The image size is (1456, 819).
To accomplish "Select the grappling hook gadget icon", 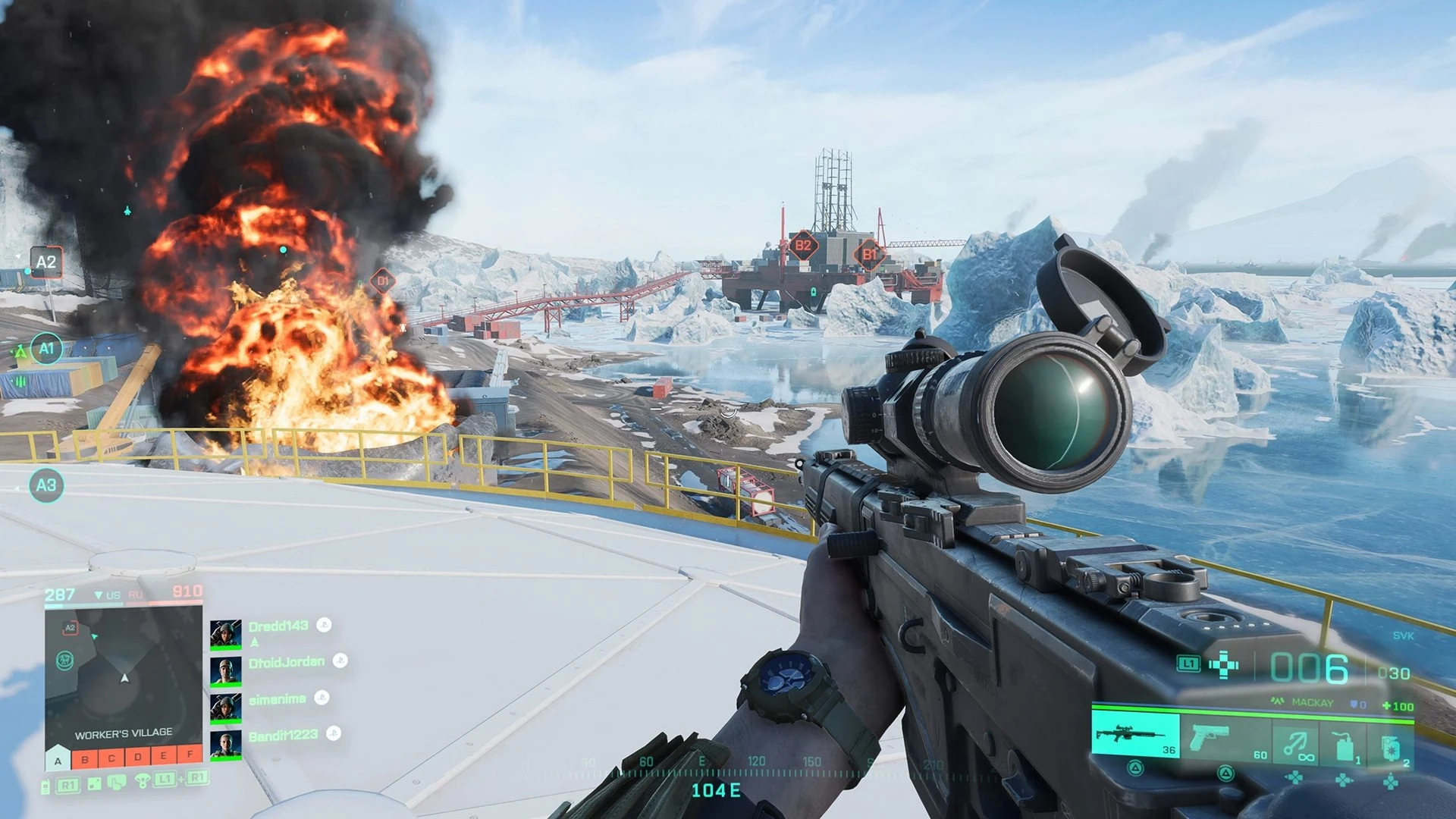I will coord(1295,742).
